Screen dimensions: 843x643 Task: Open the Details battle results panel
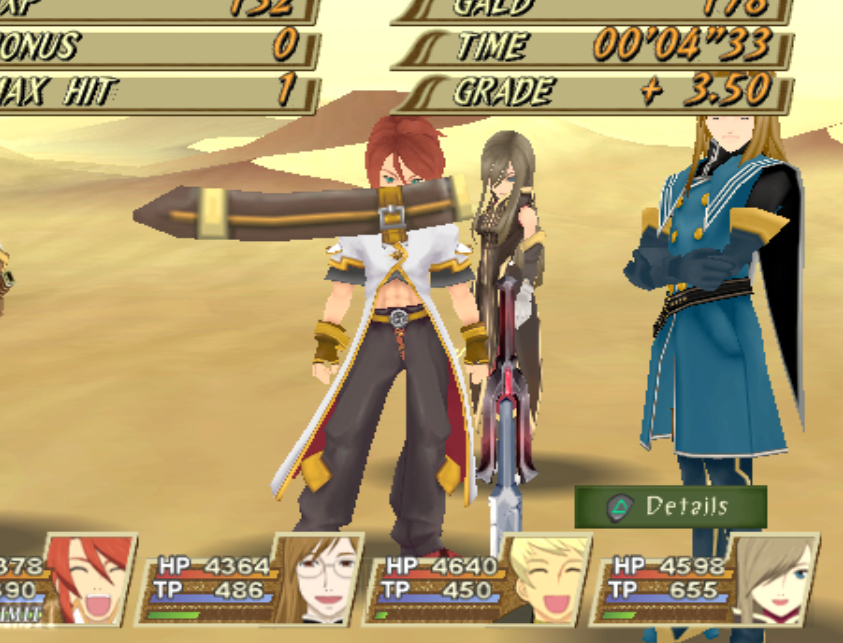click(670, 507)
